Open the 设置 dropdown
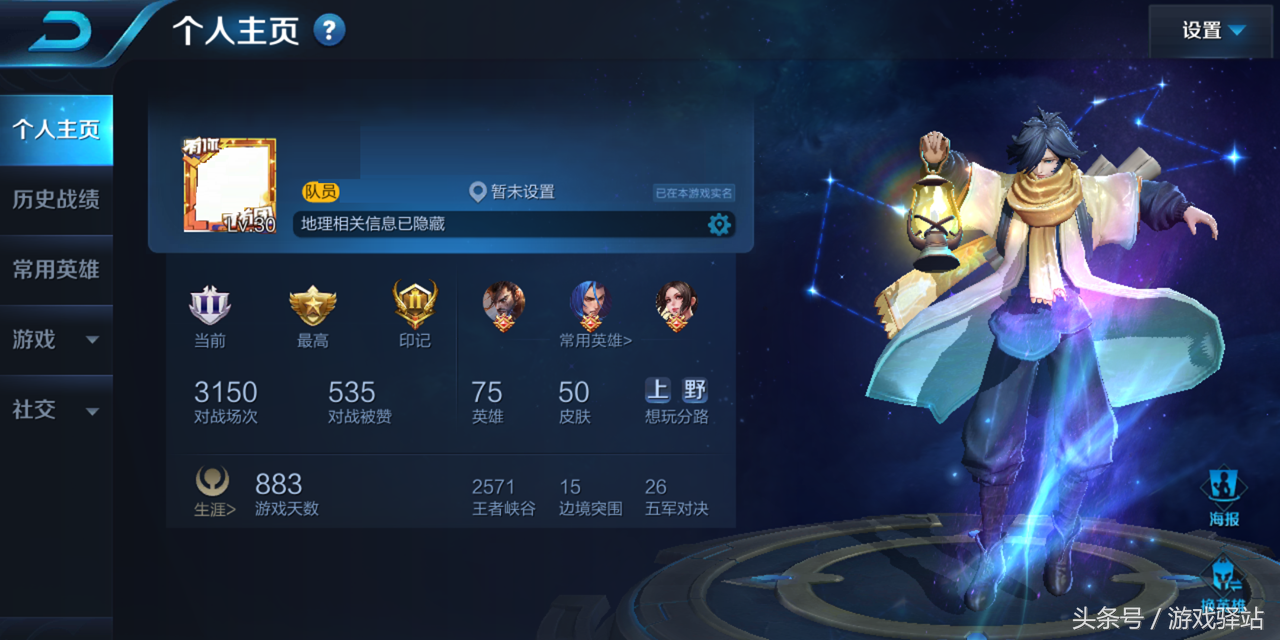The image size is (1280, 640). pos(1213,31)
